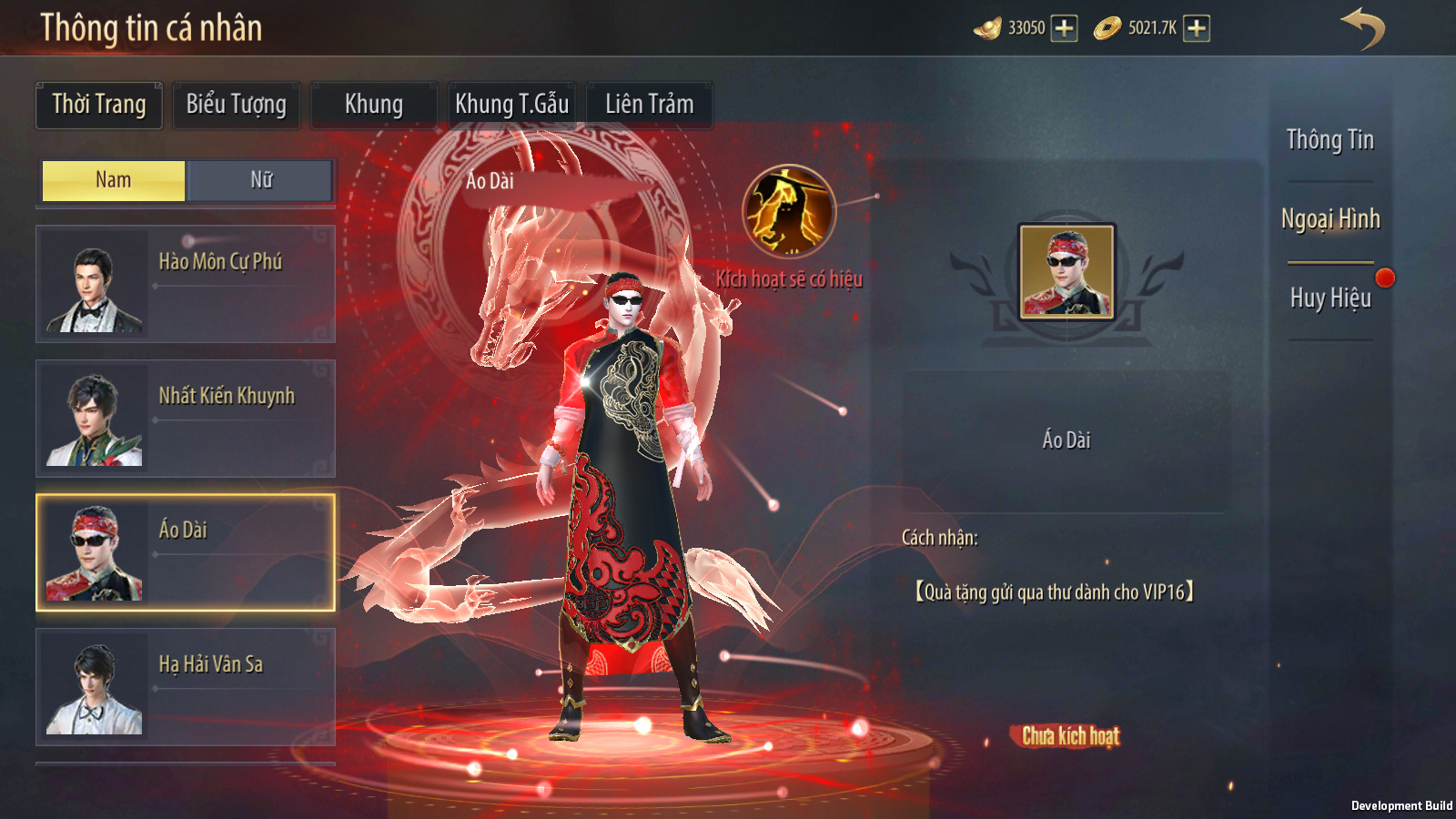
Task: Go to the Liên Trảm tab
Action: tap(649, 105)
